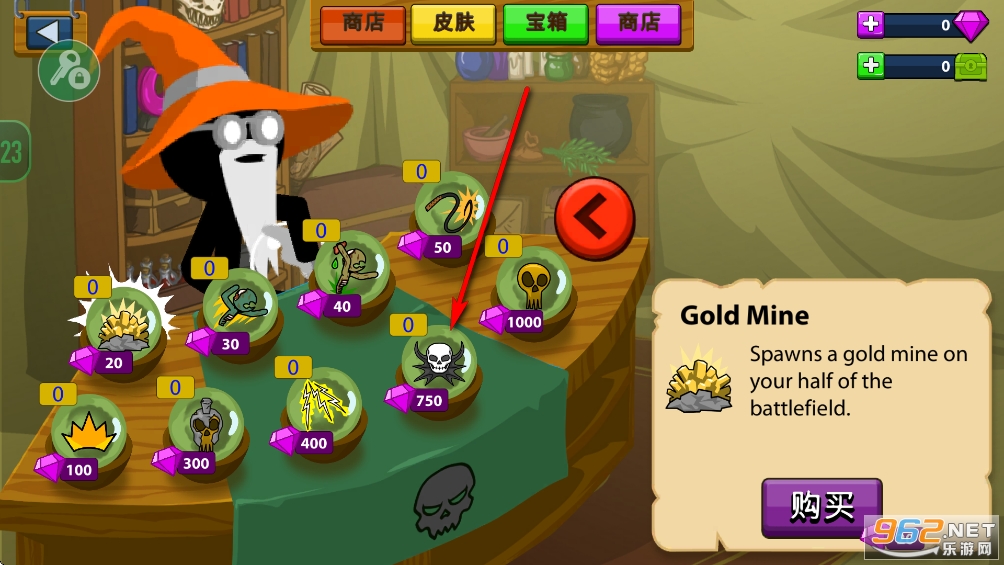
Task: Open the purple 商店 tab
Action: coord(638,24)
